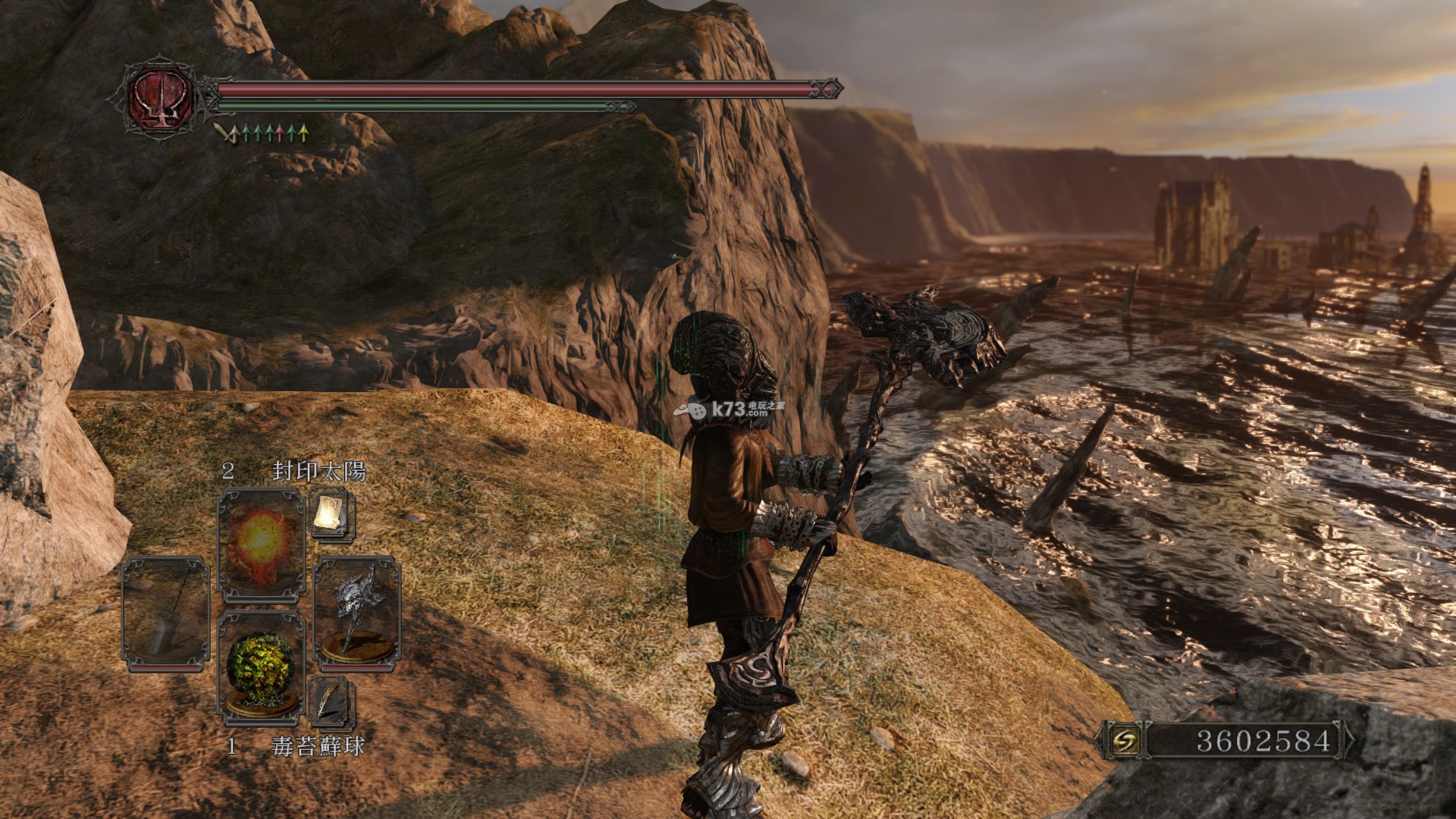Click the k73 watermark logo
This screenshot has height=819, width=1456.
[729, 409]
